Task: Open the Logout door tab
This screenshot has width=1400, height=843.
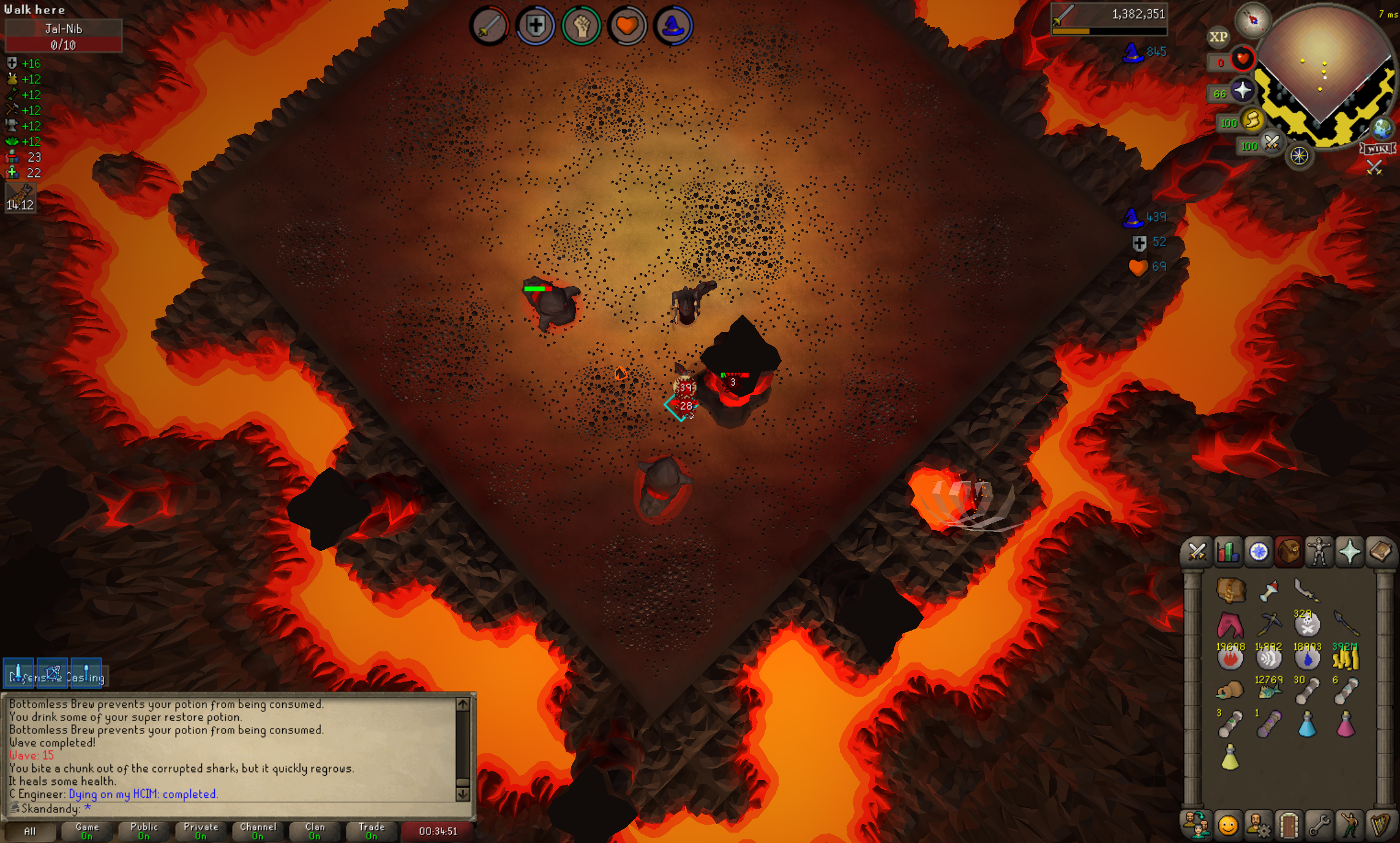Action: pos(1289,825)
